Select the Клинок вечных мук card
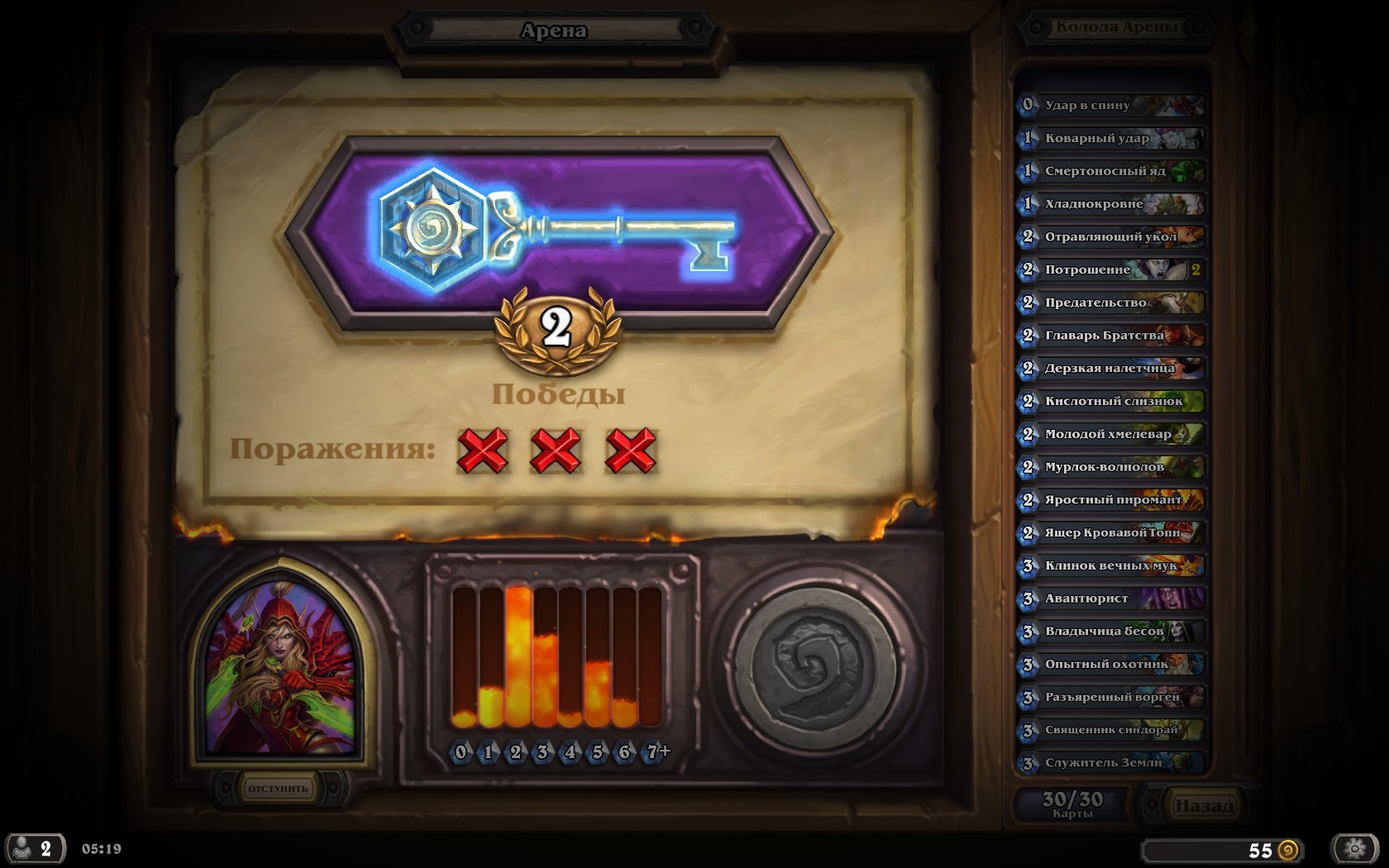Image resolution: width=1389 pixels, height=868 pixels. pos(1110,565)
